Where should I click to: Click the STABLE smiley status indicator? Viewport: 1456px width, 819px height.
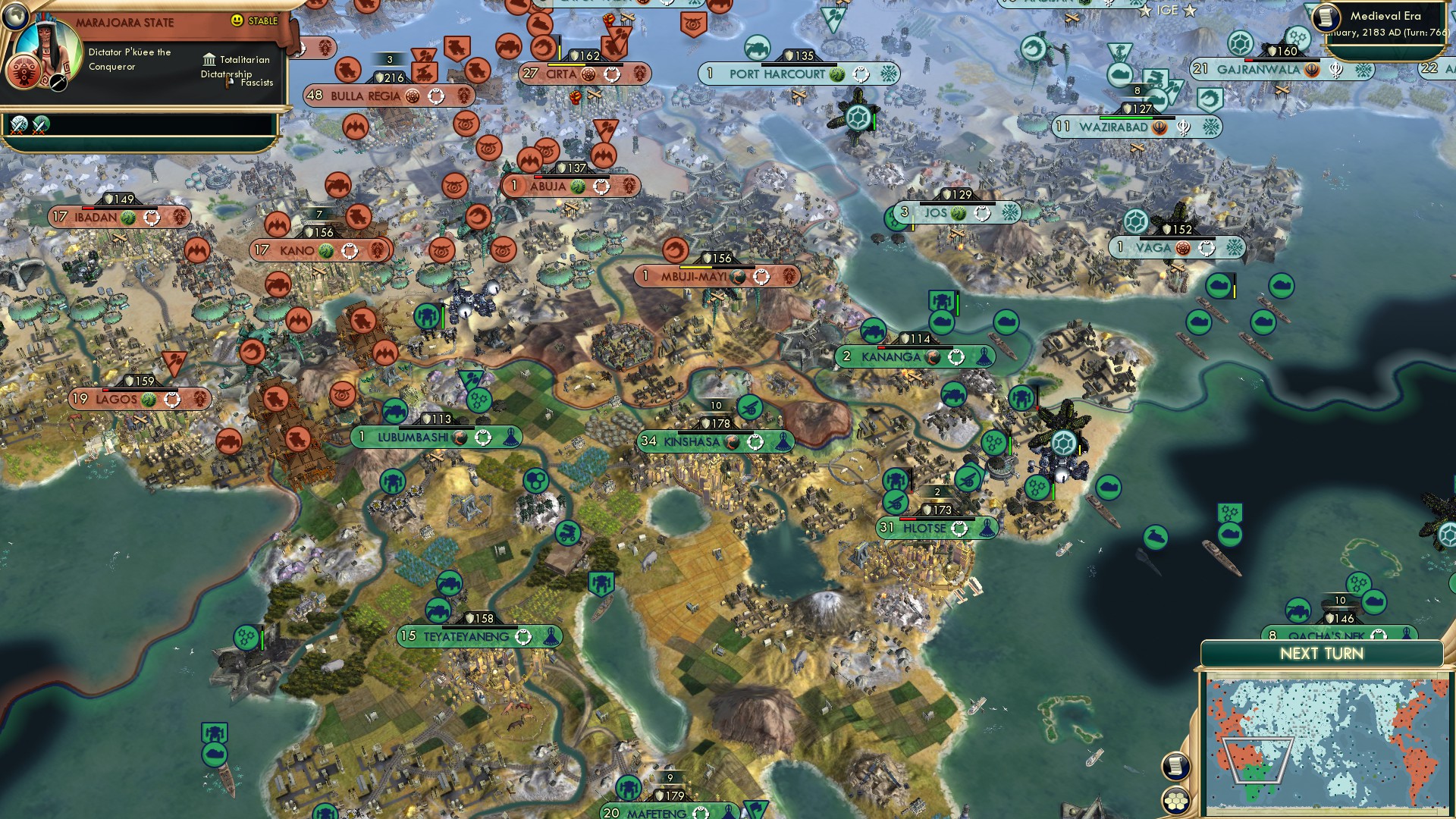coord(236,20)
